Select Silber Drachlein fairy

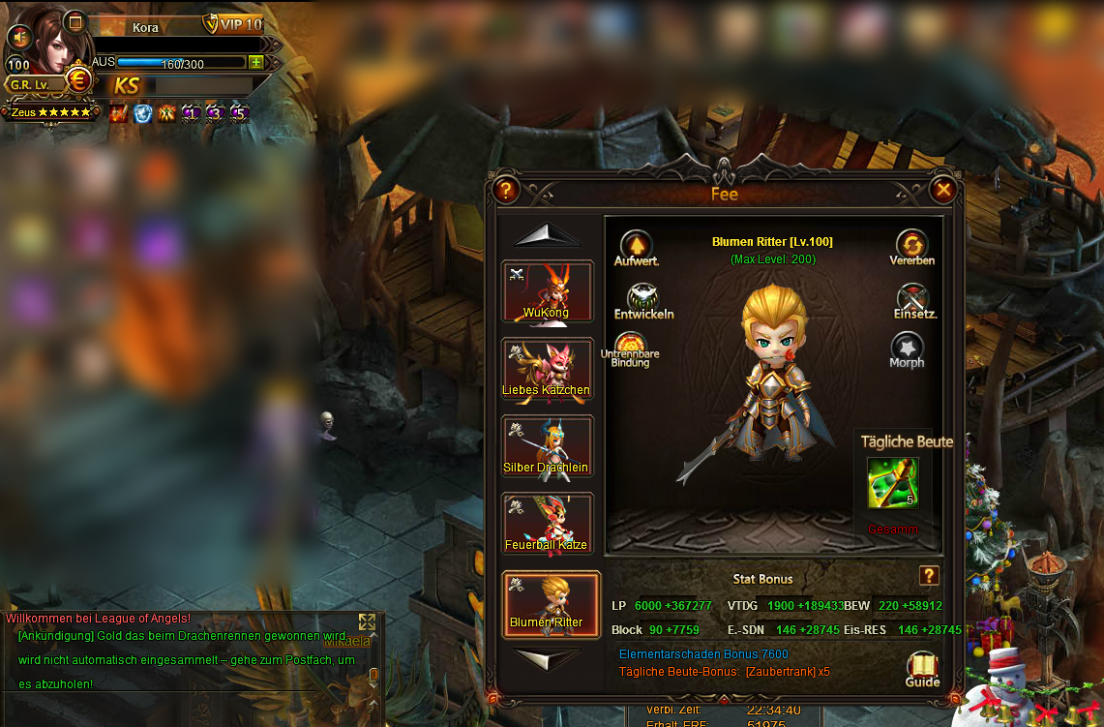547,447
